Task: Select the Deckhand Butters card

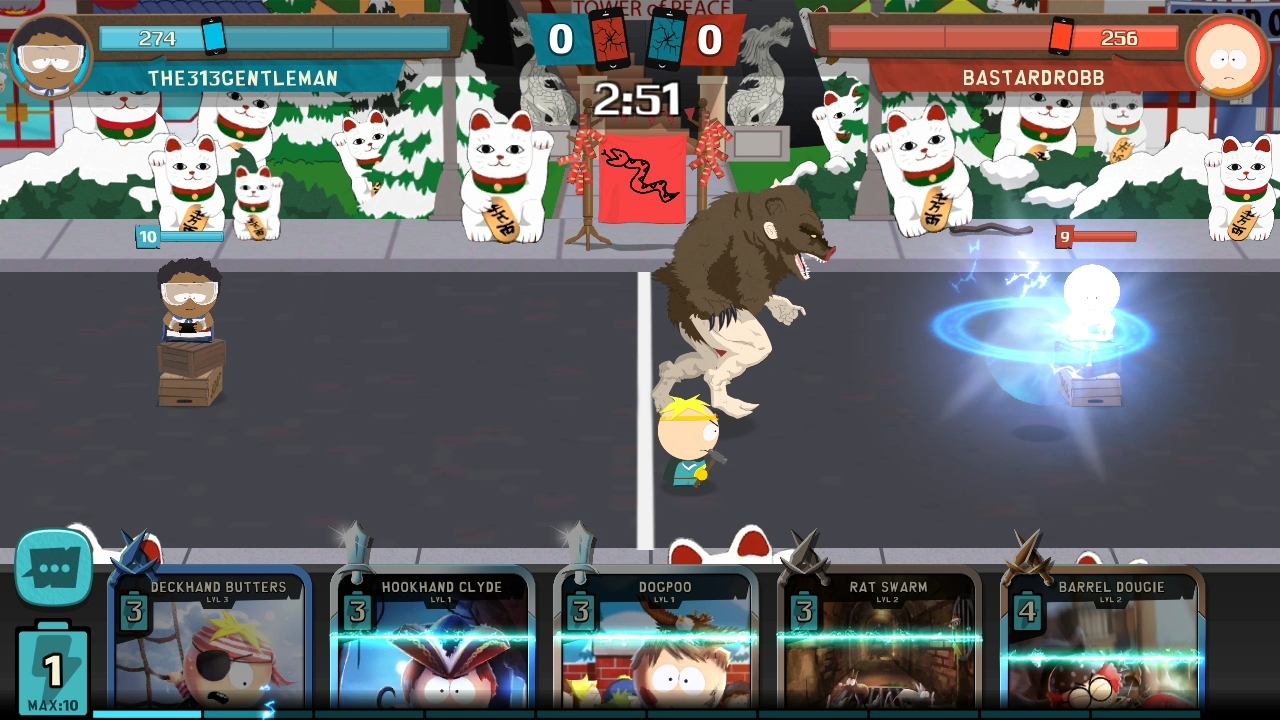Action: click(211, 645)
